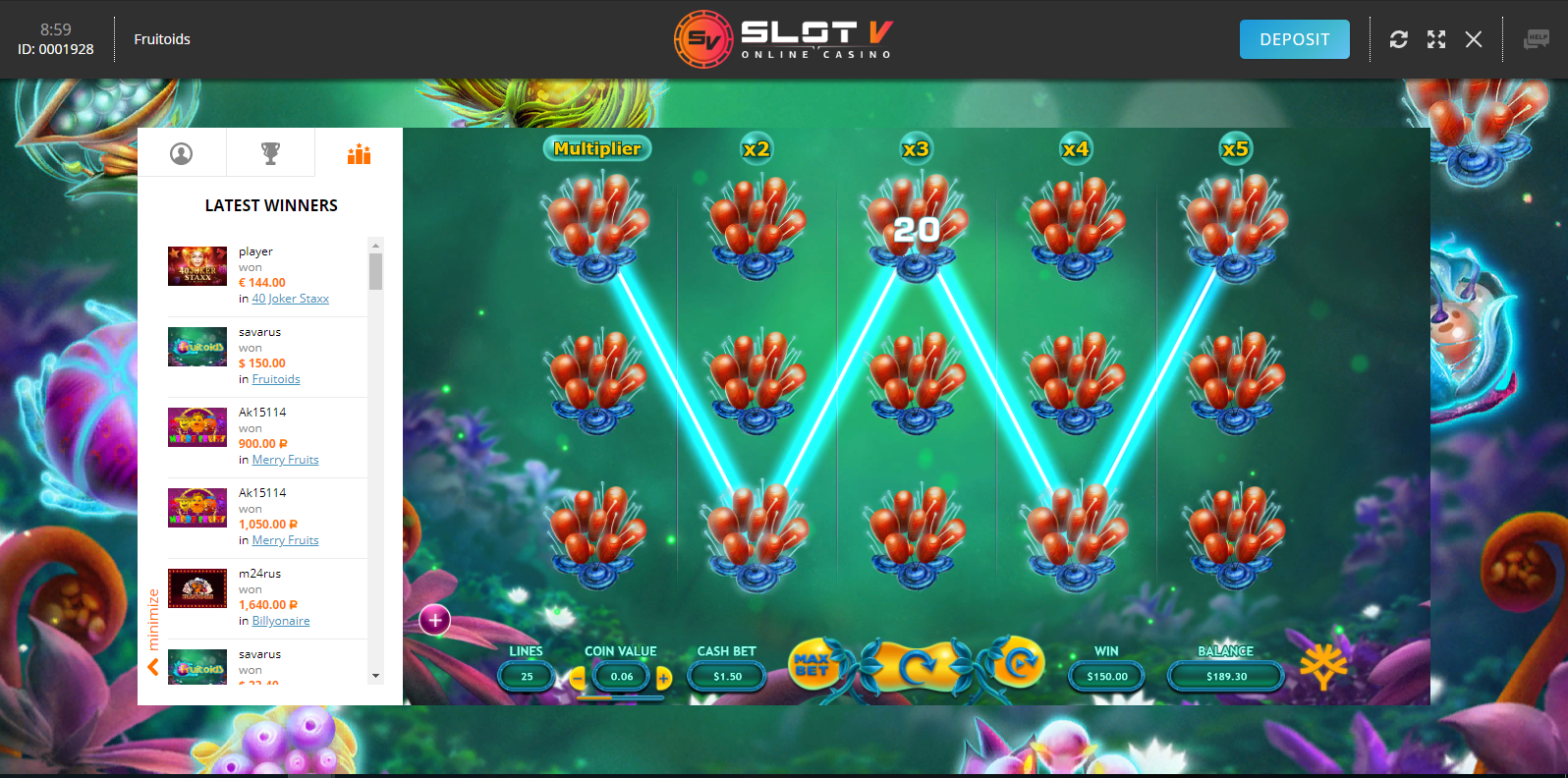Open the Latest Winners gift icon

(359, 152)
